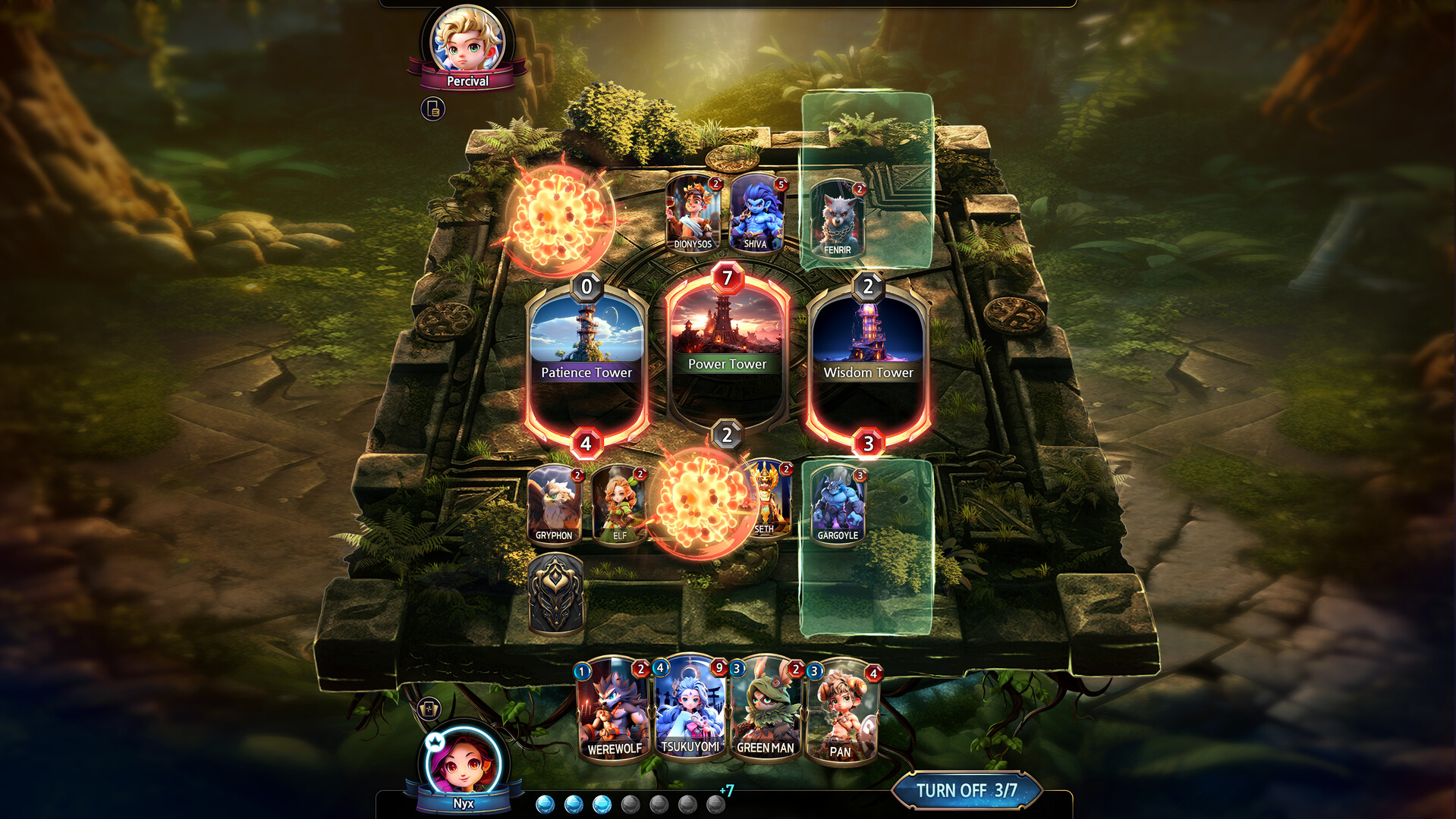Click the Gargoyle card
The image size is (1456, 819).
click(x=838, y=504)
